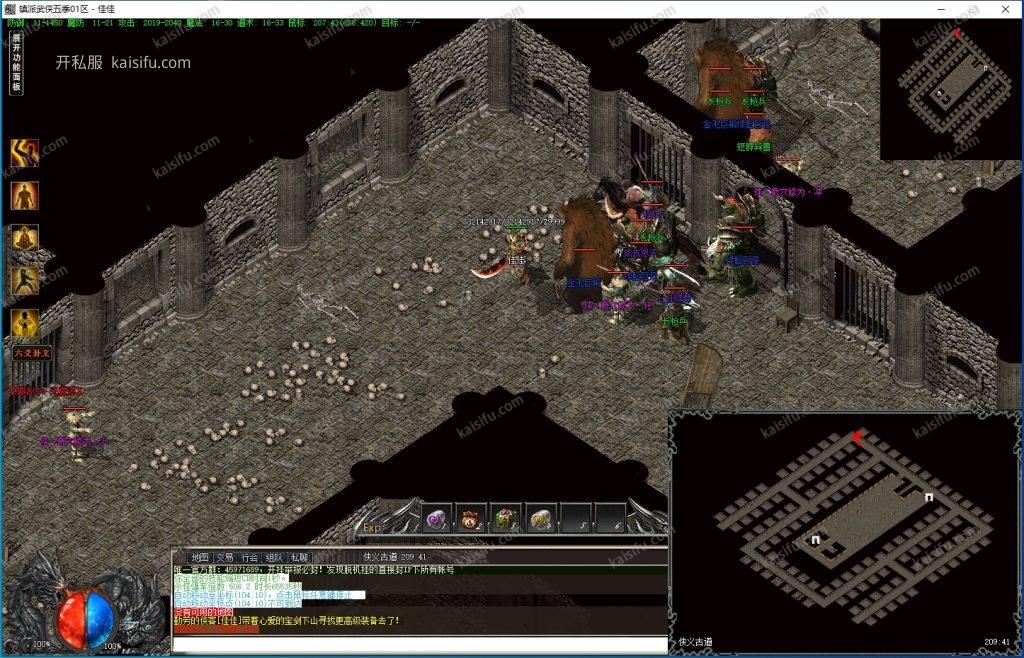Switch to the 私聊 private chat tab
The height and width of the screenshot is (658, 1024).
click(299, 557)
